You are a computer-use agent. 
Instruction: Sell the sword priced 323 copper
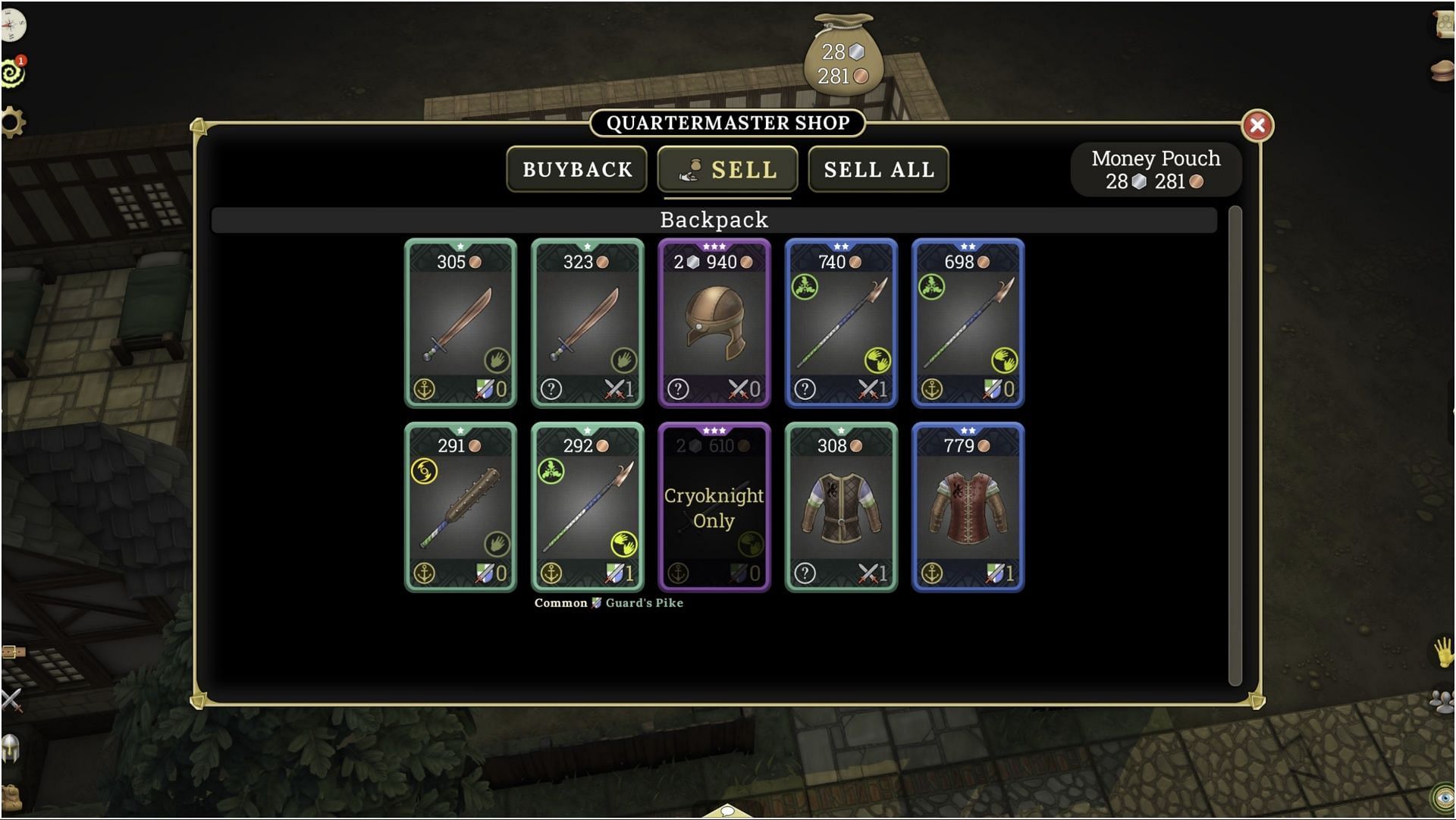(588, 323)
